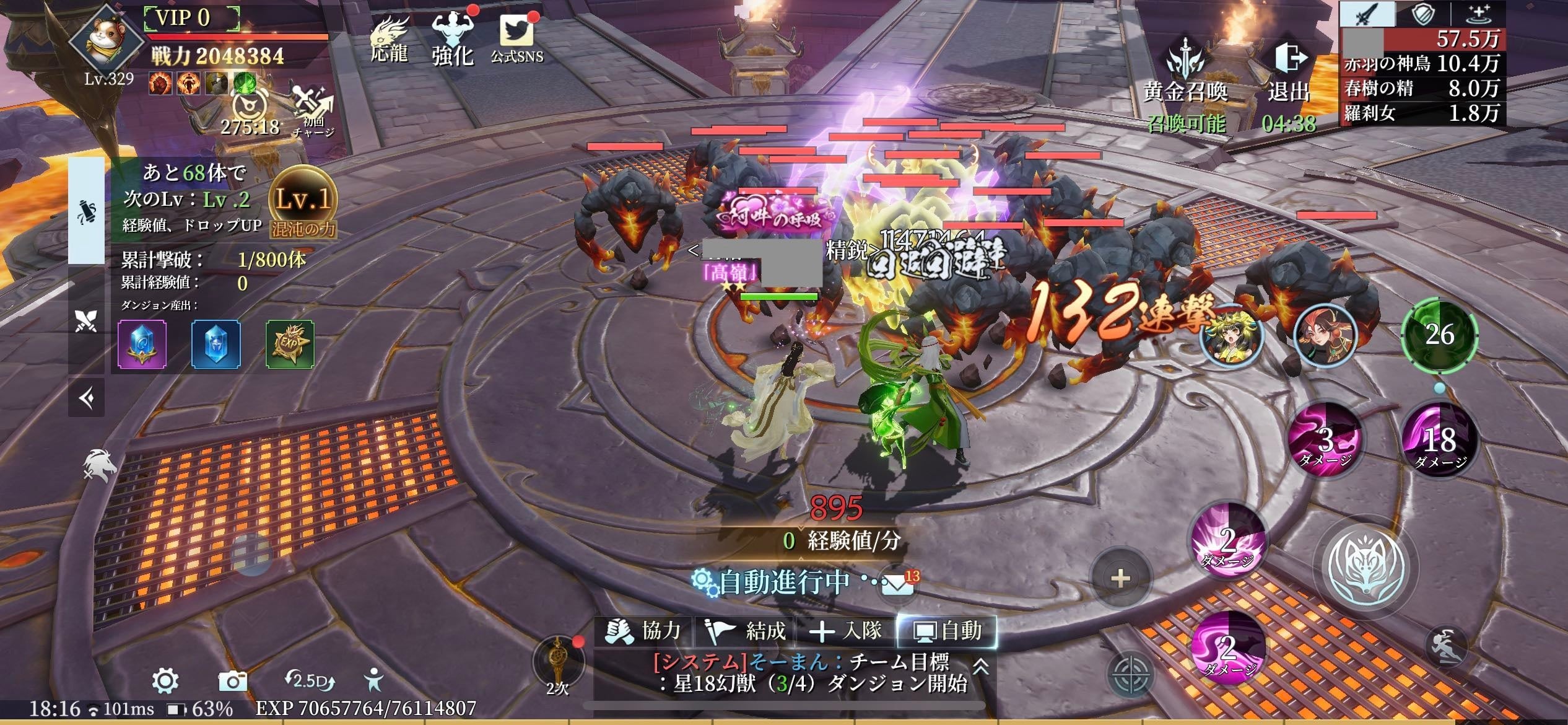
Task: Switch to the sword damage ranking tab
Action: [1367, 14]
